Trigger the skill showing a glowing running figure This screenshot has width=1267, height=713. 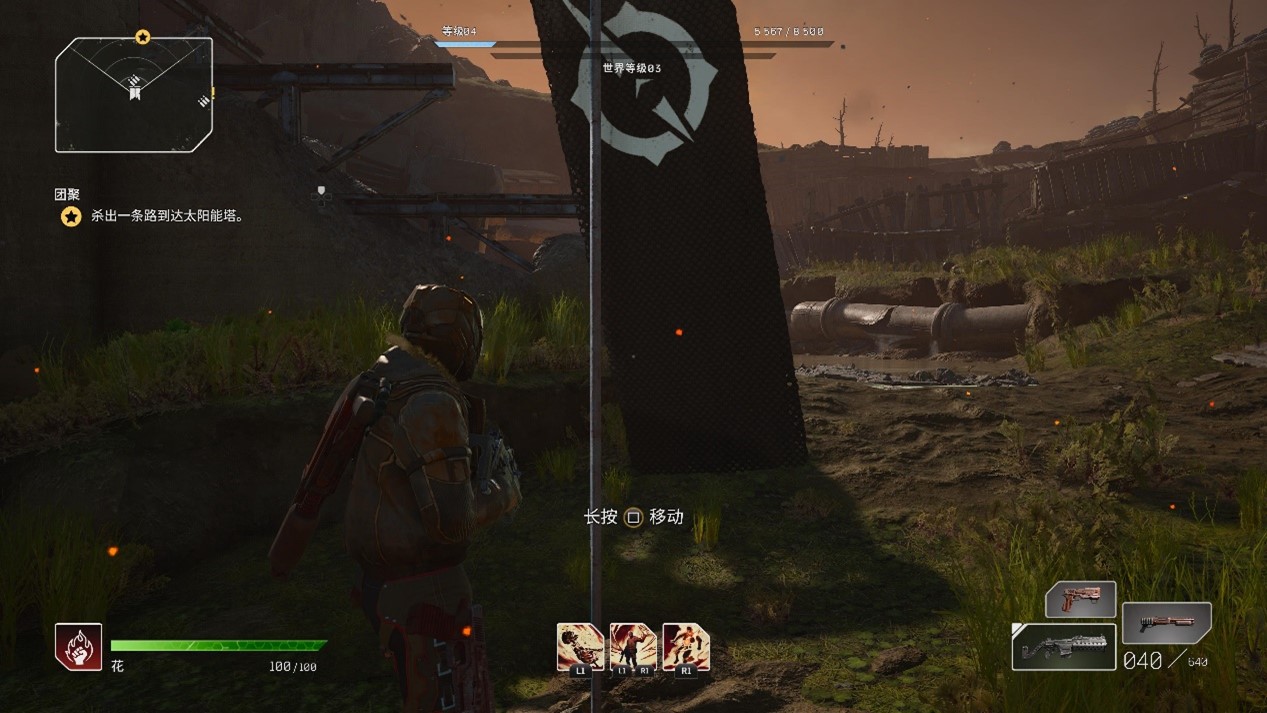[686, 646]
